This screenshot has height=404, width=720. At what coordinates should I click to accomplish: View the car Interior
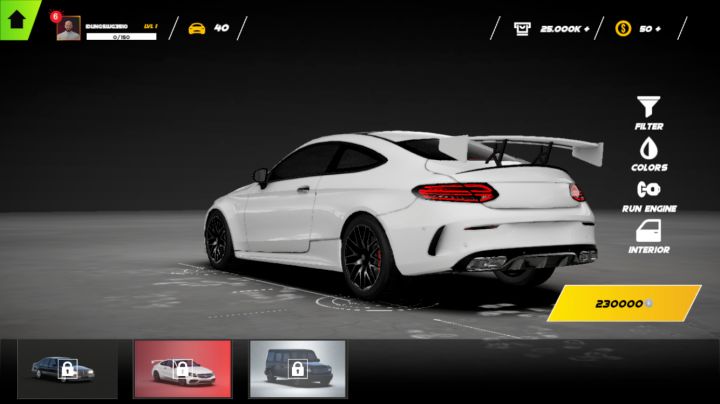[x=649, y=236]
